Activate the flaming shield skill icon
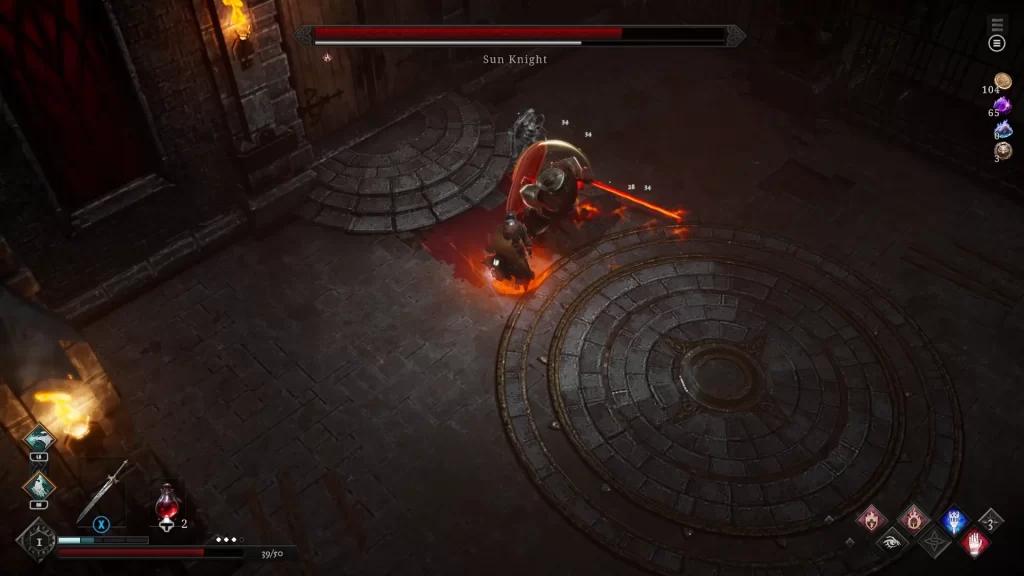 [871, 519]
